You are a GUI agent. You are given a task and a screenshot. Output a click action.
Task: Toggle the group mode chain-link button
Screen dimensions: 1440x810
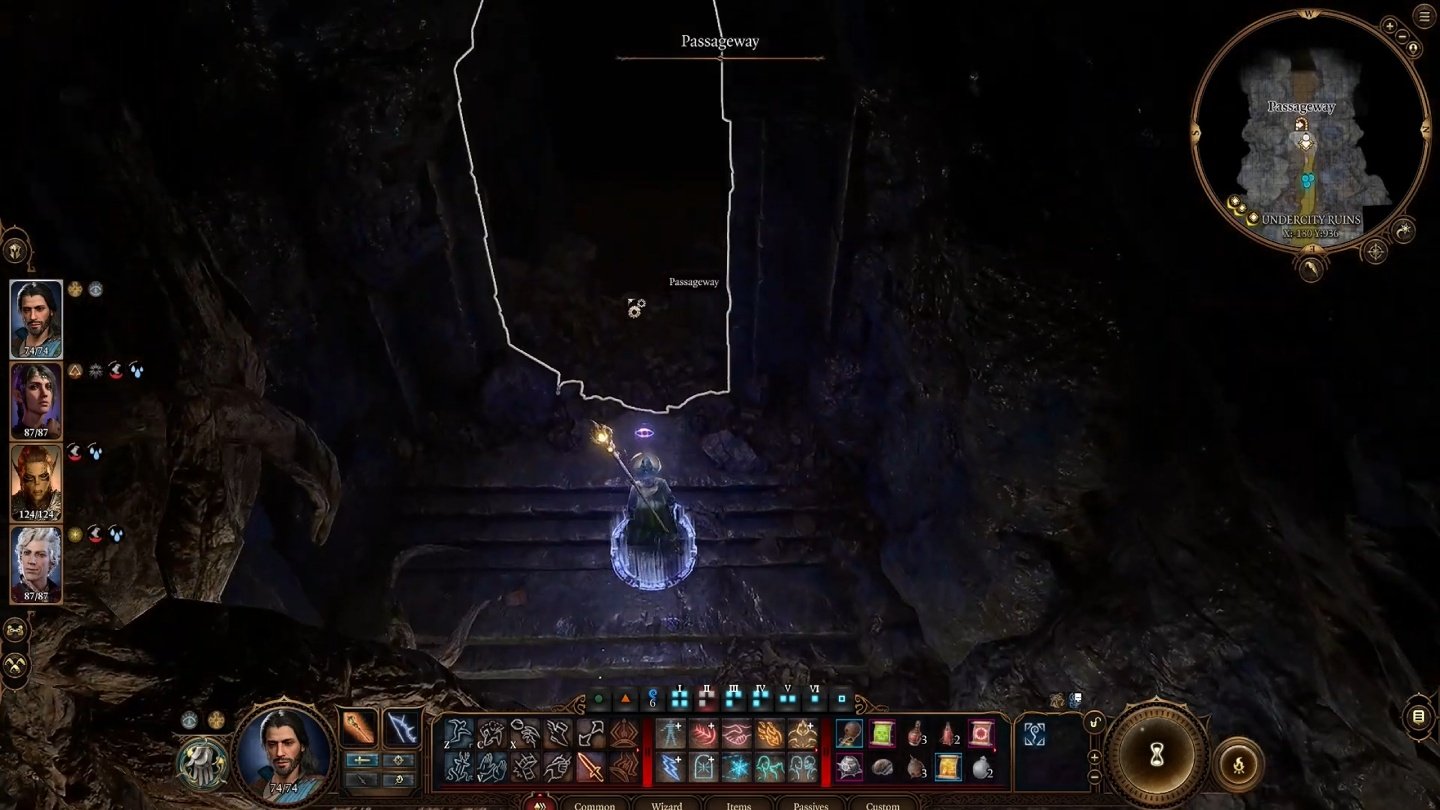15,630
